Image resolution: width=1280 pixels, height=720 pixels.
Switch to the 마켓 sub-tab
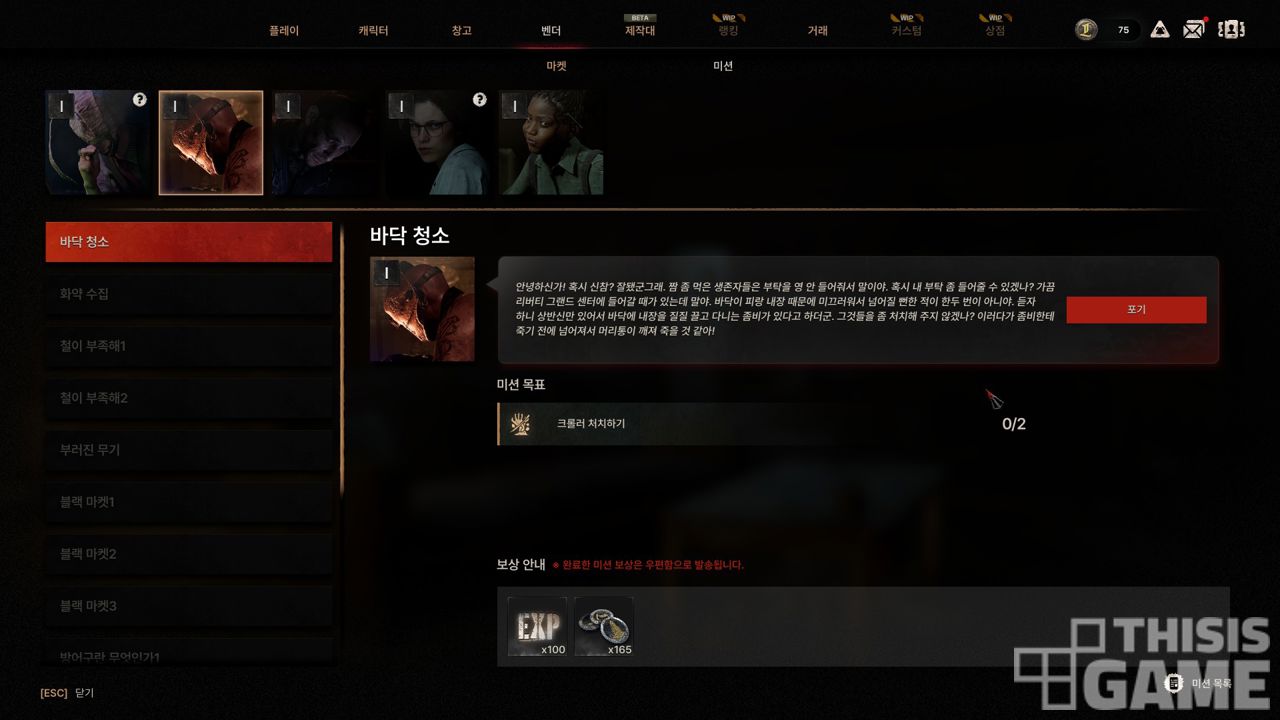556,66
